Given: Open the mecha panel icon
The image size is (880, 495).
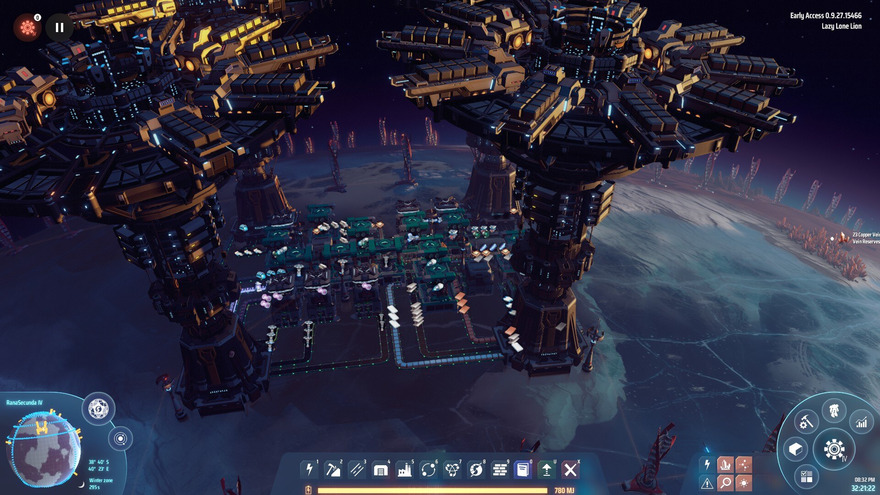Looking at the screenshot, I should click(834, 411).
